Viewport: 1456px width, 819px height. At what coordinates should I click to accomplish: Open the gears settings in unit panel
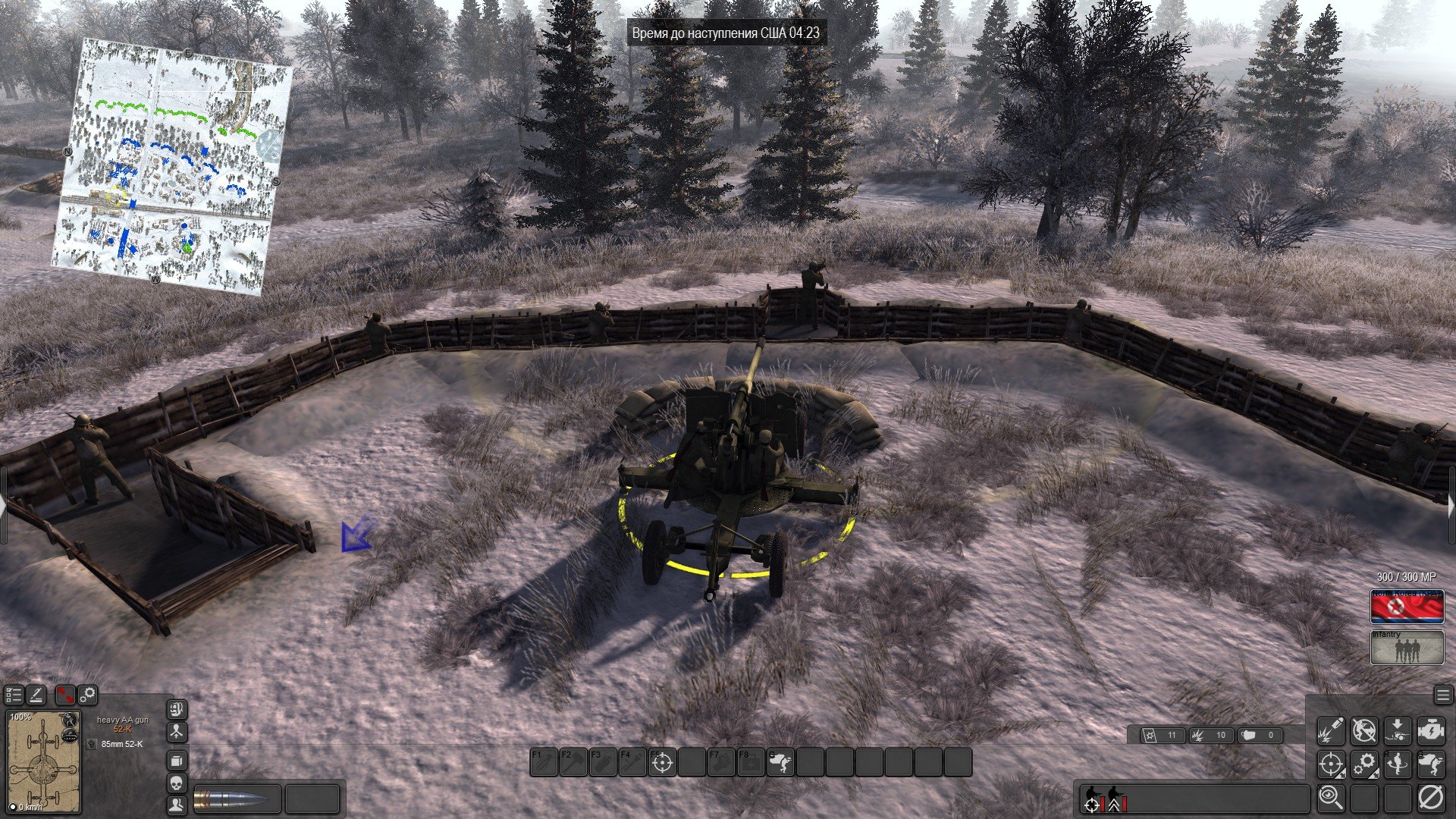point(88,695)
